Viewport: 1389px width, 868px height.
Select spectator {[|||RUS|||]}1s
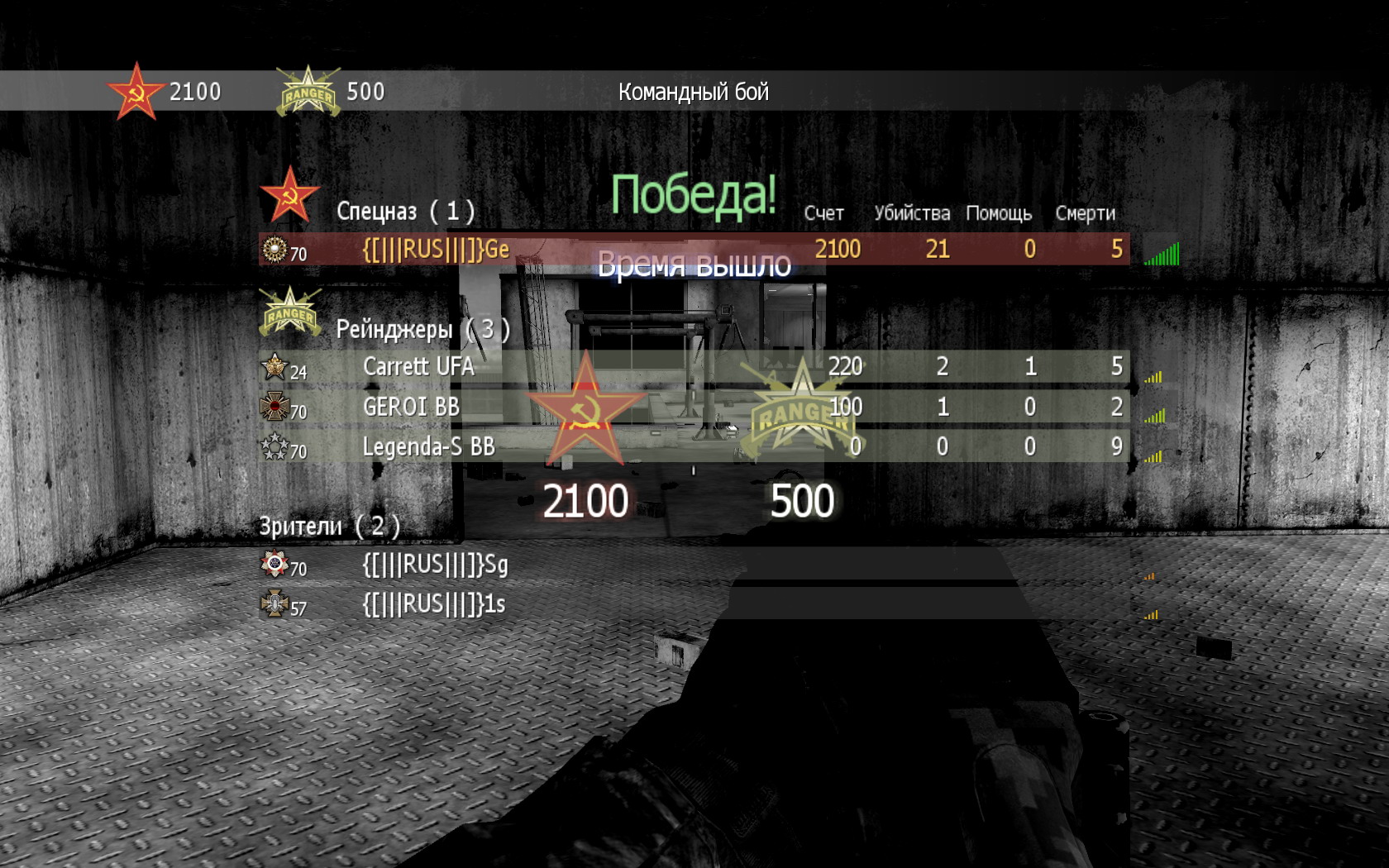click(433, 605)
